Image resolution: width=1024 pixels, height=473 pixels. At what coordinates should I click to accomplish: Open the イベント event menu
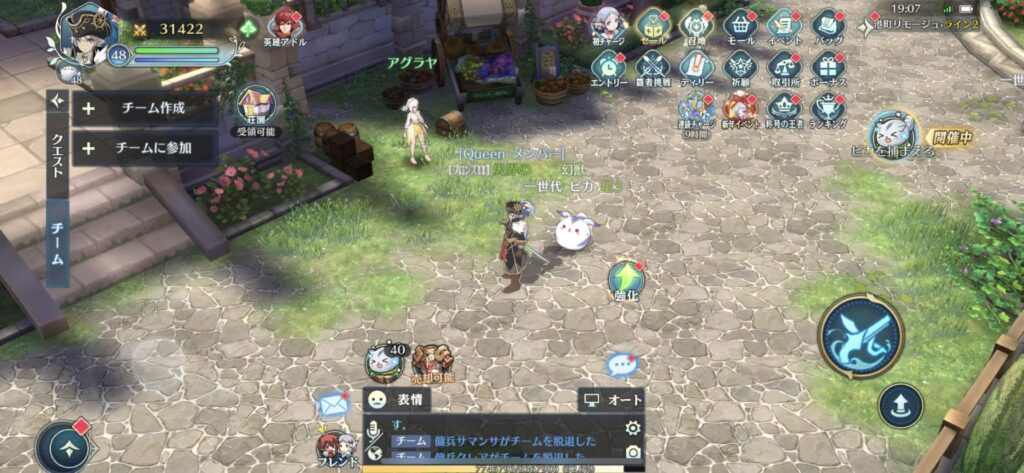pos(783,24)
